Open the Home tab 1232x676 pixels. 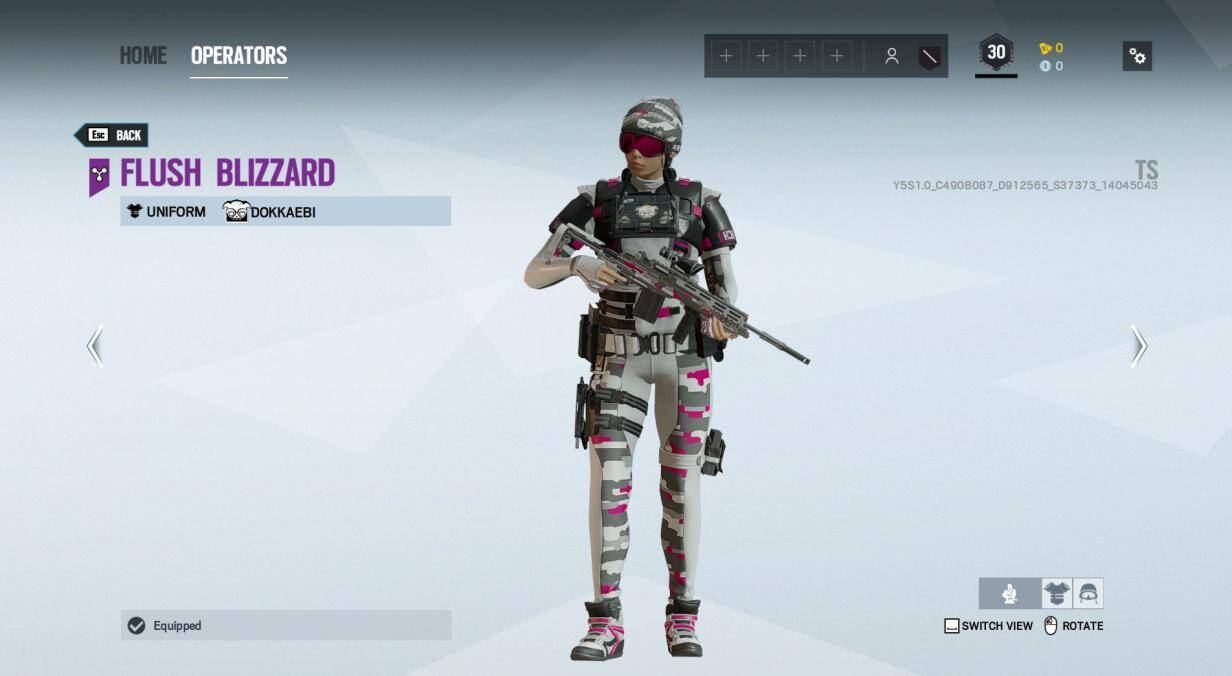pyautogui.click(x=143, y=55)
